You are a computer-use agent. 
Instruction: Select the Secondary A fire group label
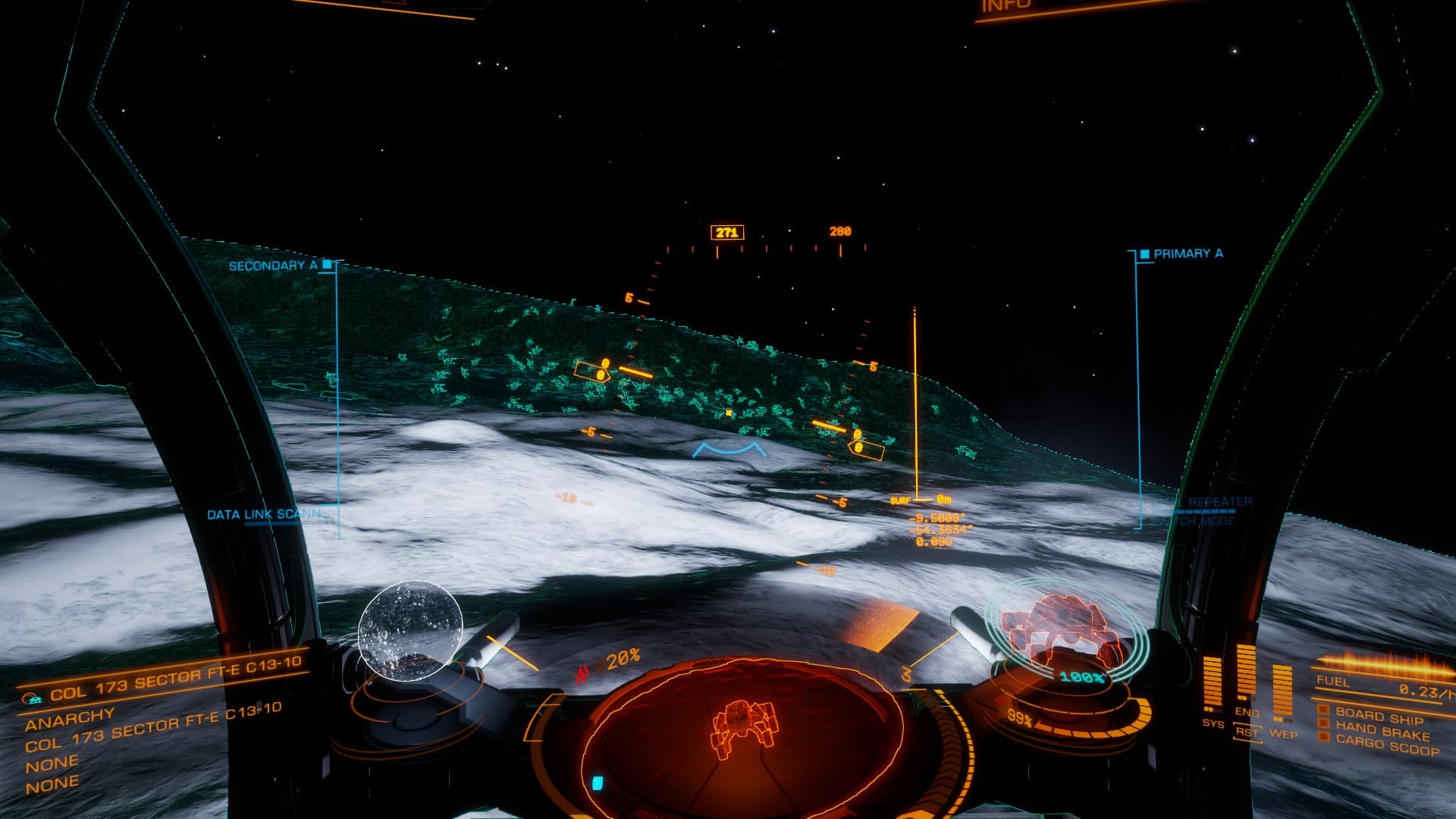click(273, 265)
